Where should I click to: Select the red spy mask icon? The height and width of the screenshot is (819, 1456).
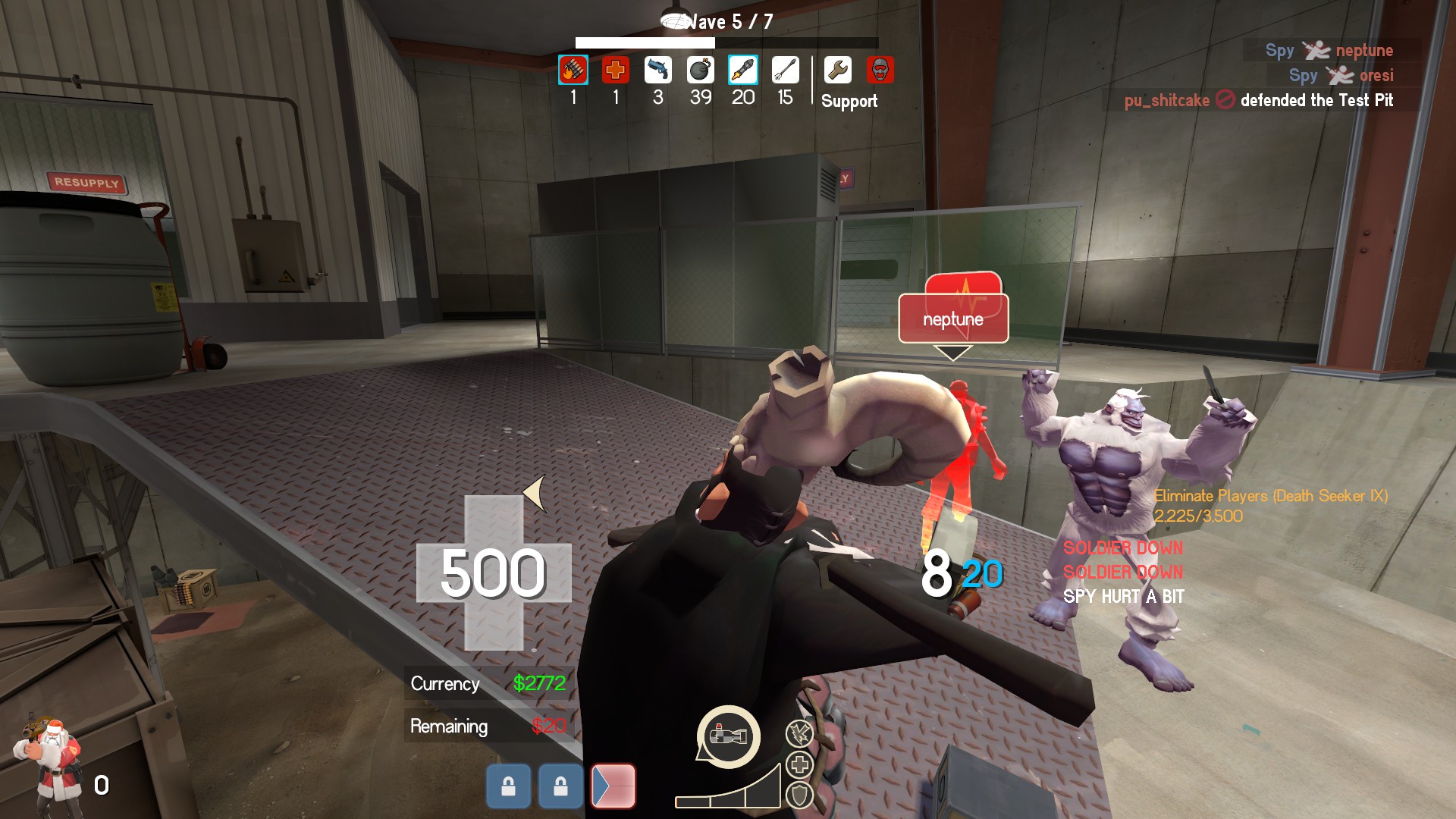[880, 71]
